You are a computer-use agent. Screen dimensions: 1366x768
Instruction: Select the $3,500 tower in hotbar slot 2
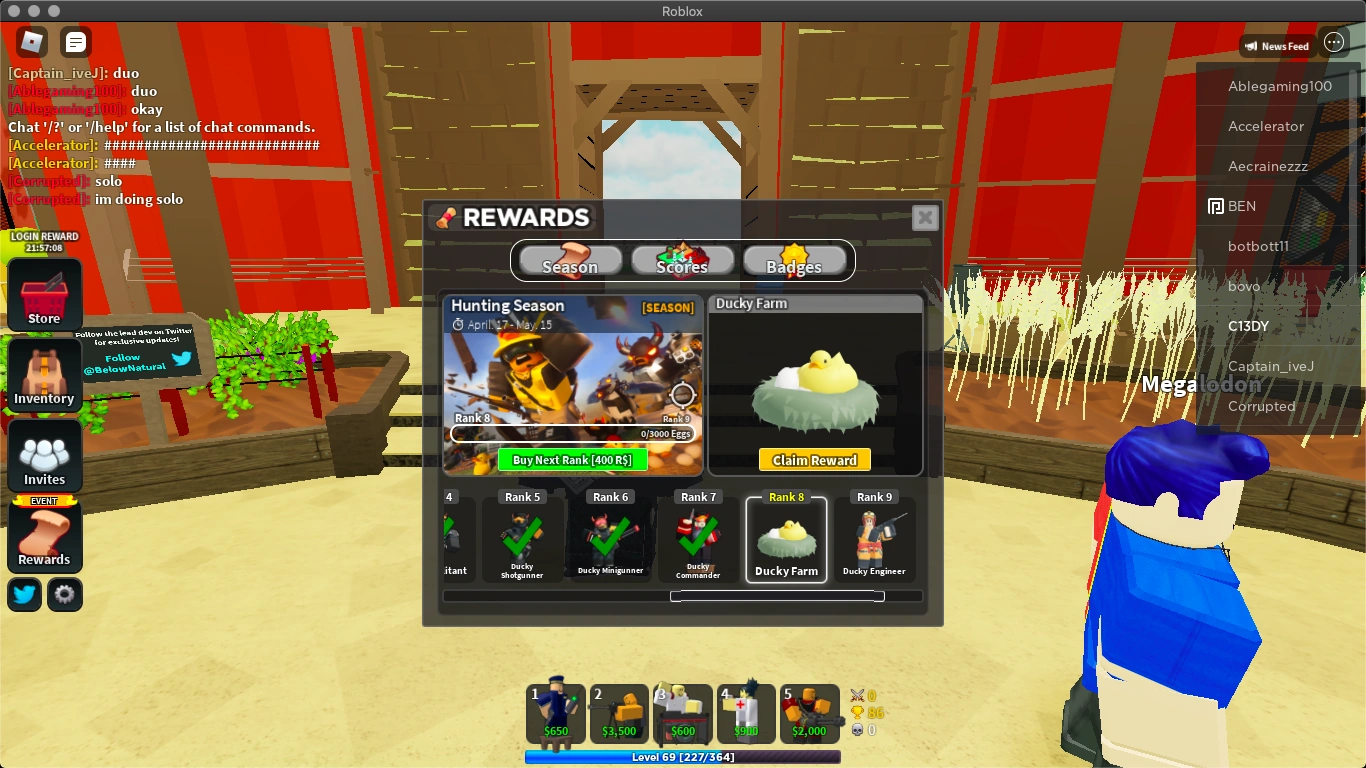619,712
